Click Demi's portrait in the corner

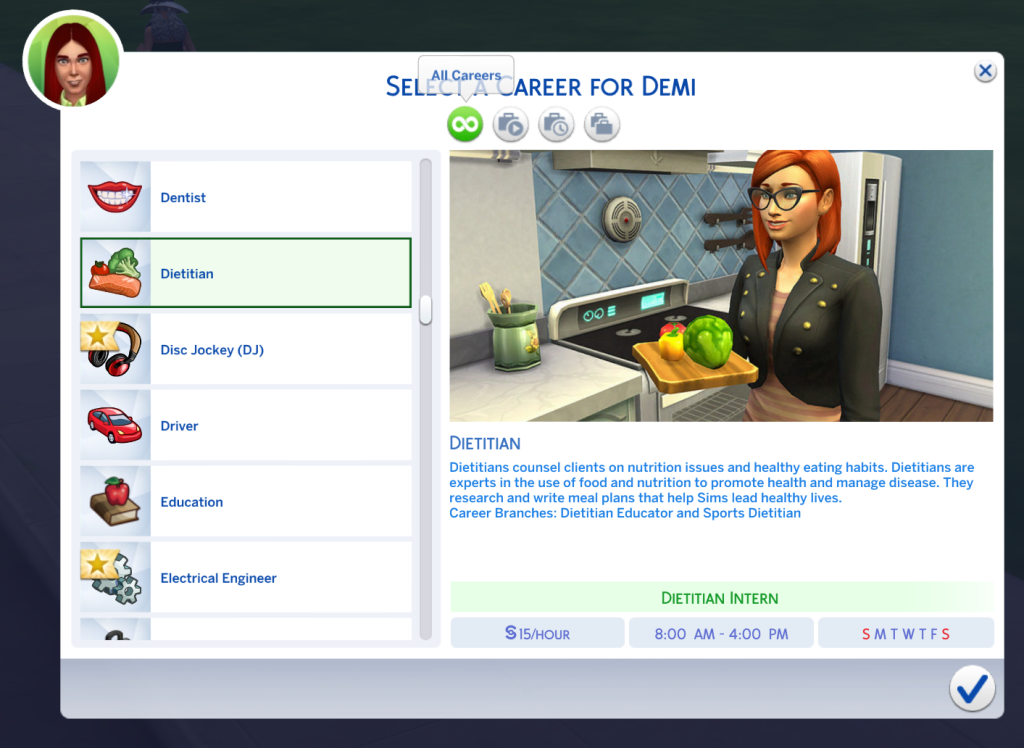point(72,61)
